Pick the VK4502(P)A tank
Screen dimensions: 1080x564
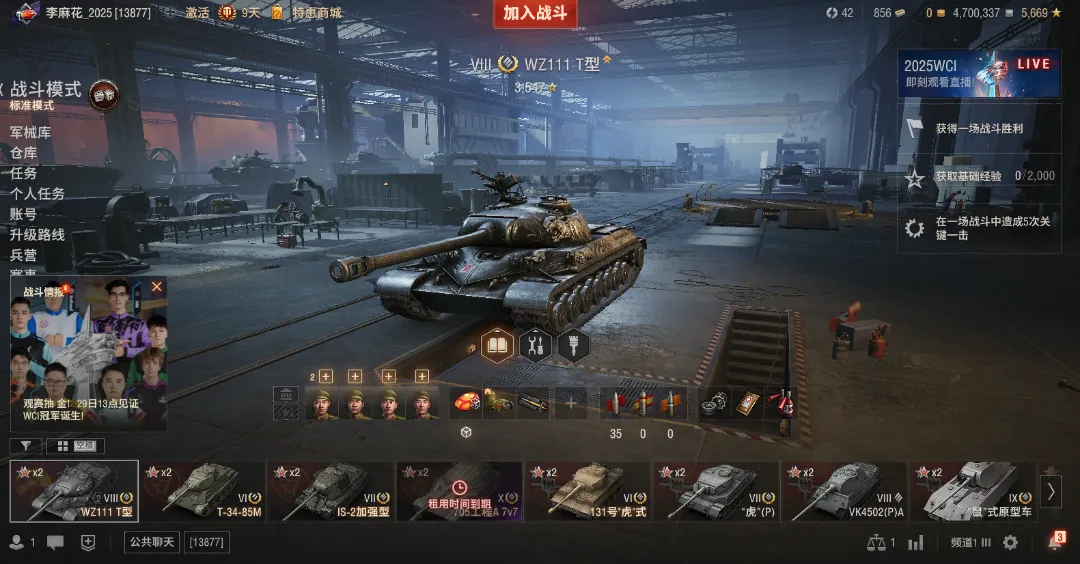[x=843, y=491]
